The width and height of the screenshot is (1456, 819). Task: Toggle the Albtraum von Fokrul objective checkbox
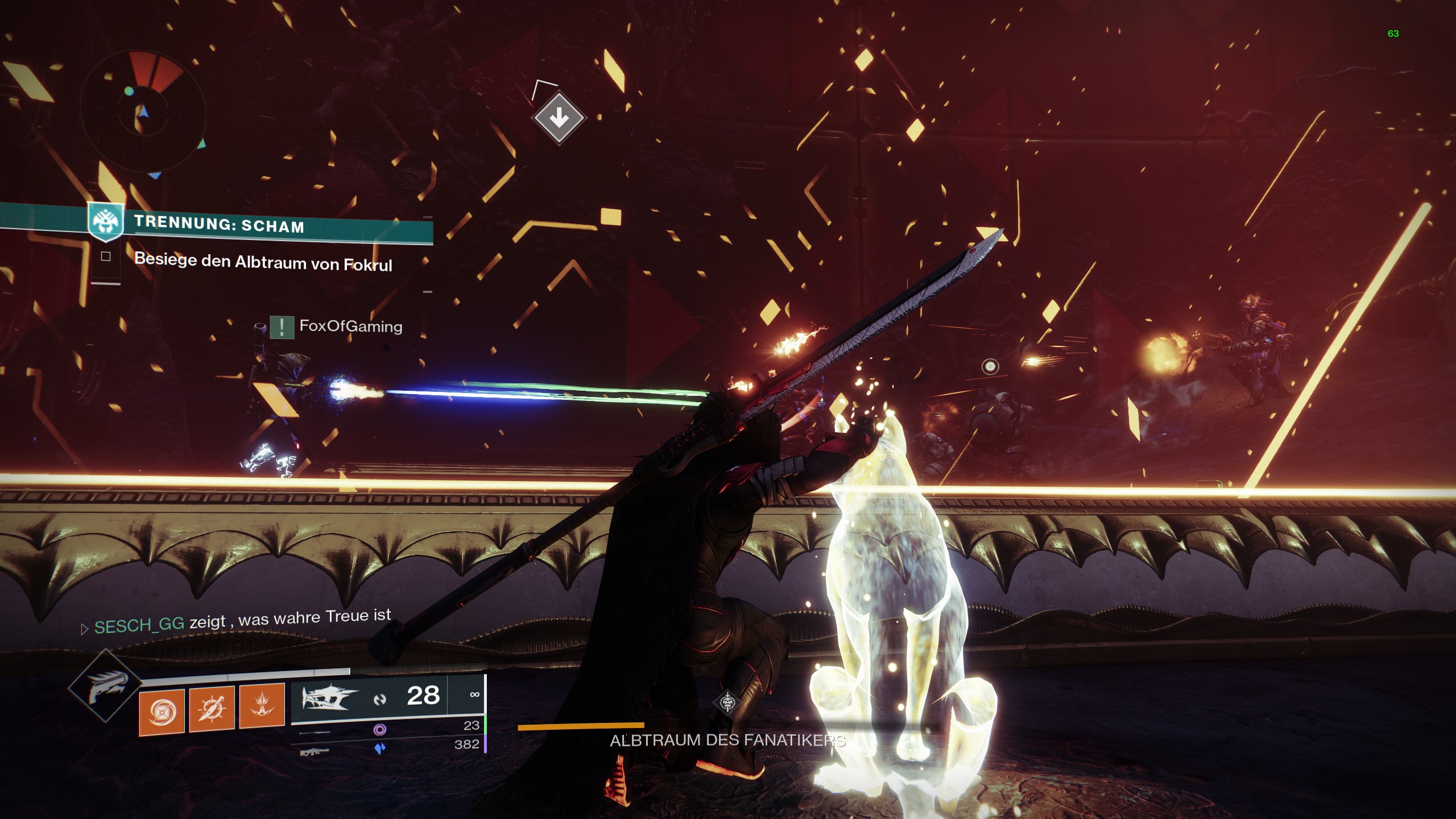click(x=106, y=257)
